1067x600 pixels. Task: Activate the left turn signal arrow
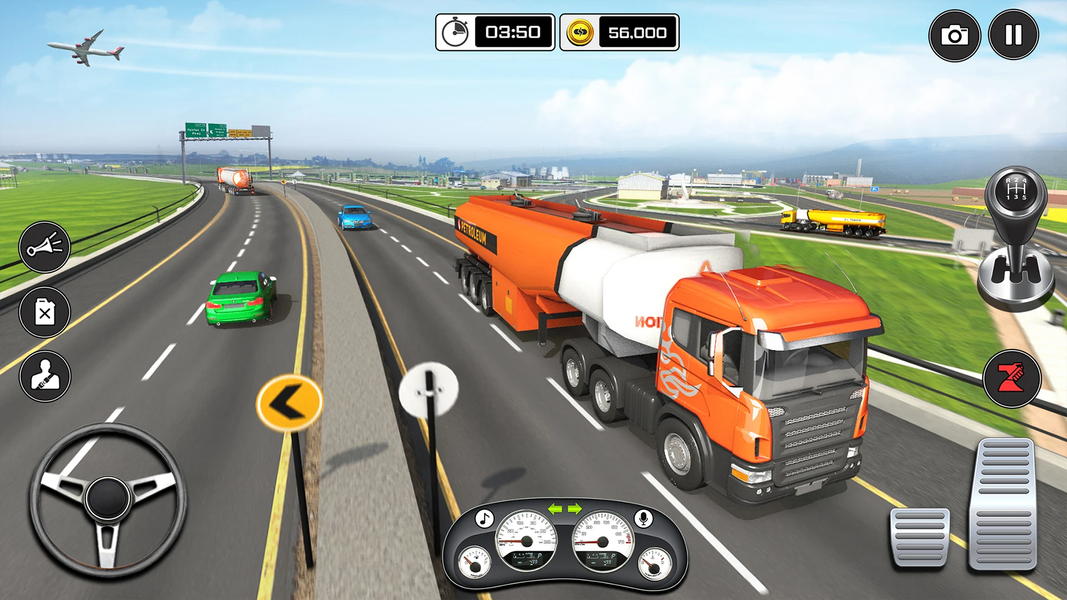(x=554, y=509)
